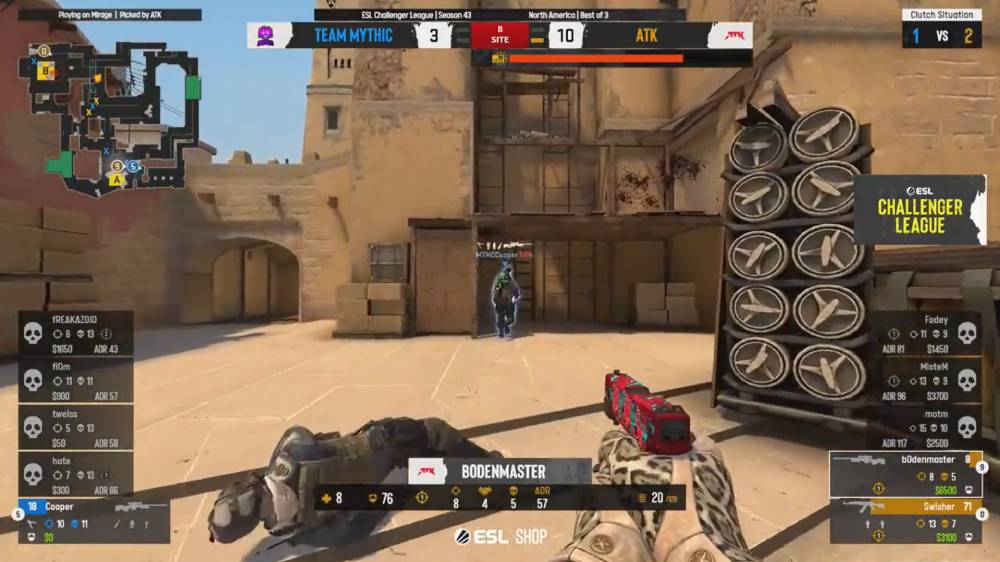Select fREAKAZOID's player row
1000x562 pixels.
76,333
